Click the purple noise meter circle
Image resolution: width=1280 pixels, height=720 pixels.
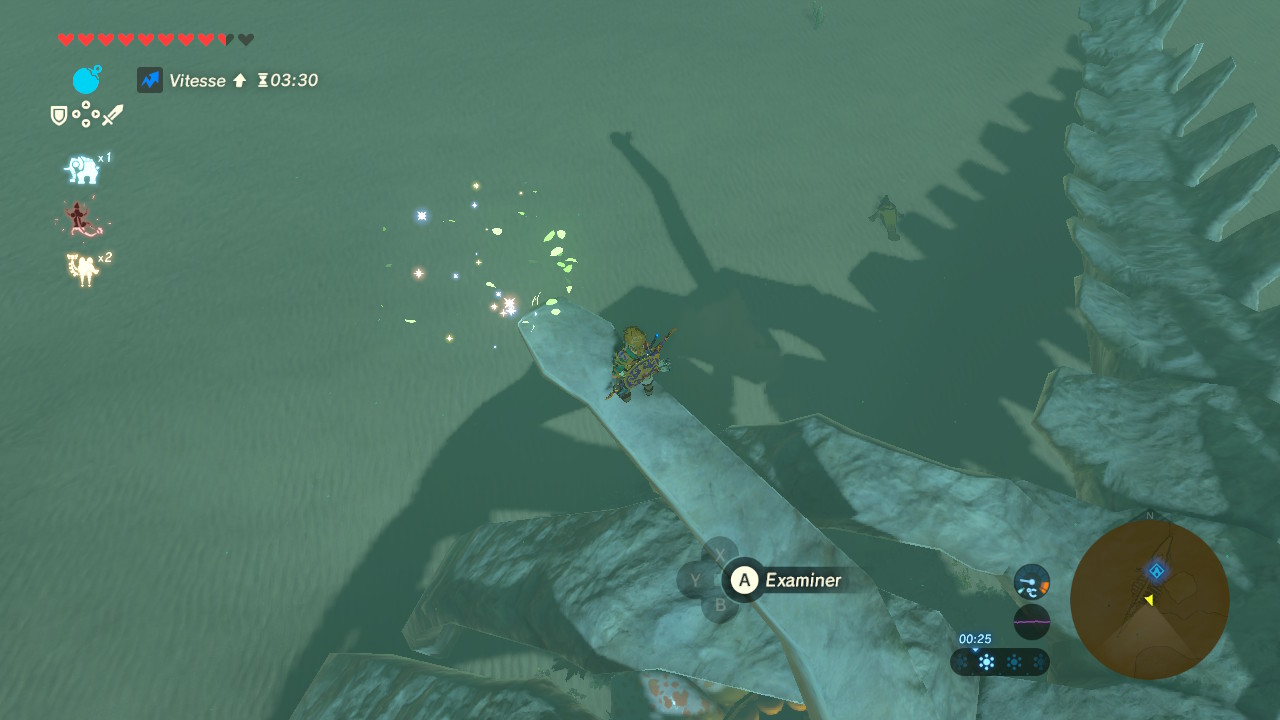coord(1031,622)
